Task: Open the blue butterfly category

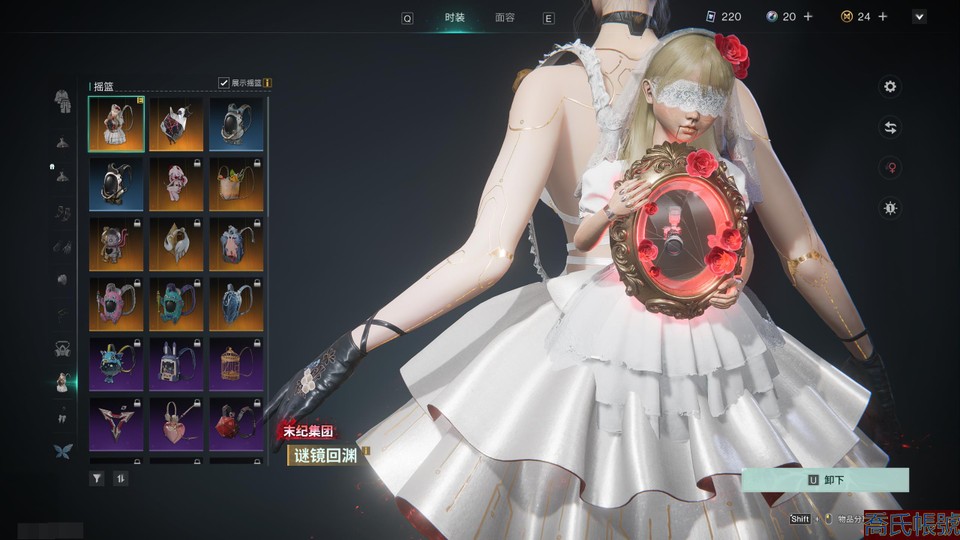Action: (x=62, y=451)
